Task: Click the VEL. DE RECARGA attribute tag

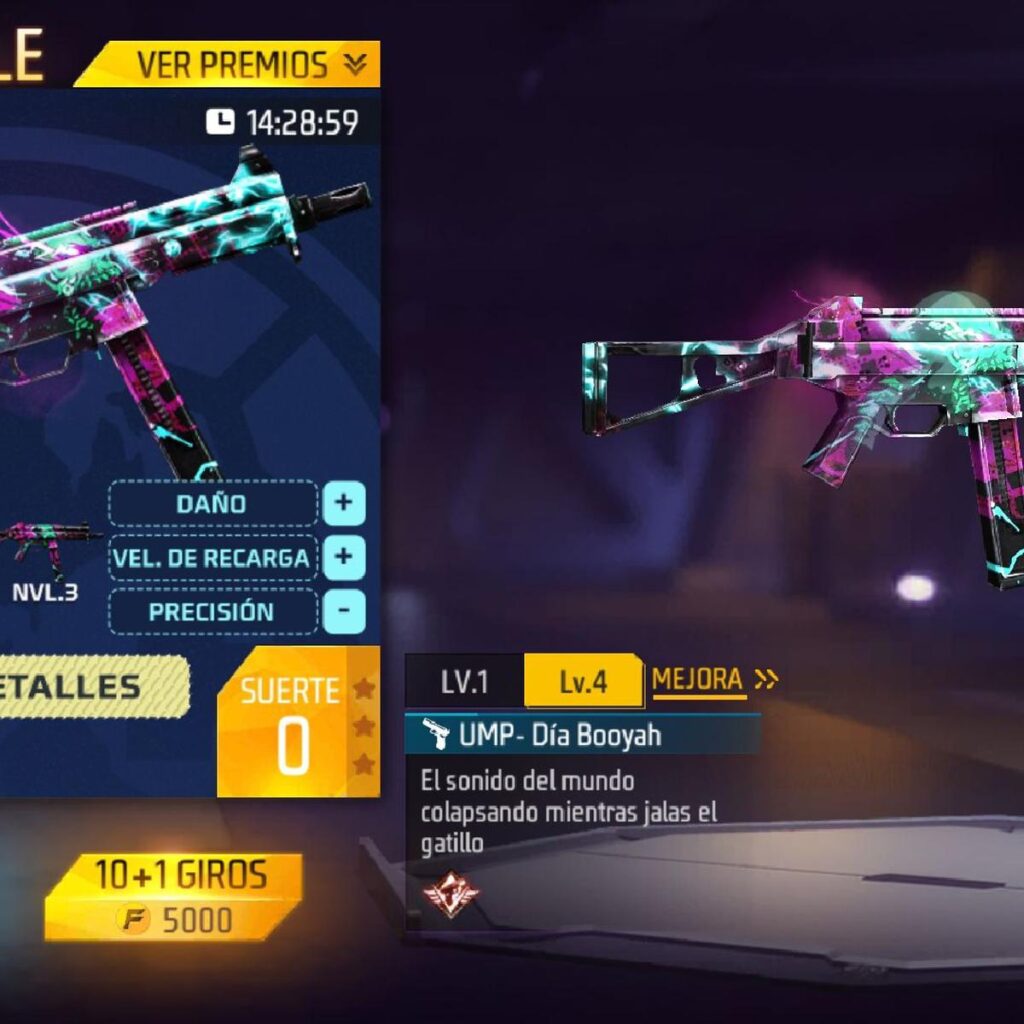Action: pyautogui.click(x=212, y=557)
